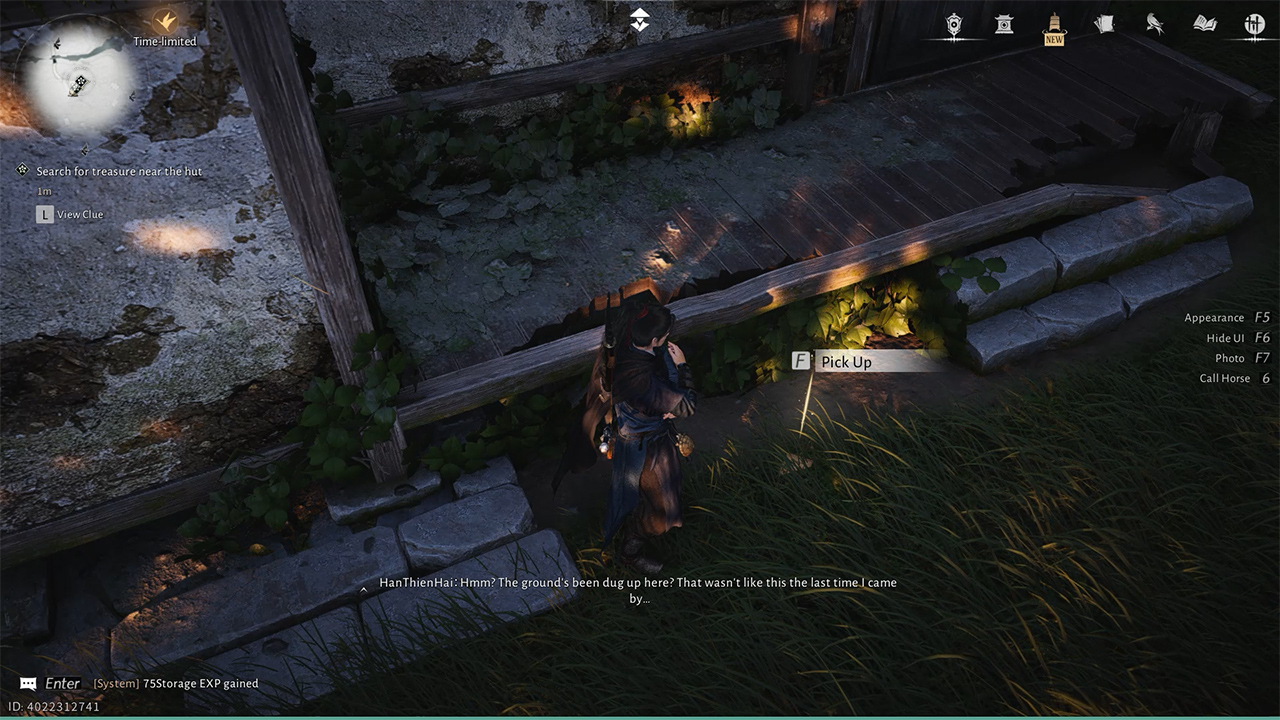Open the shrine building menu icon
This screenshot has width=1280, height=720.
click(1004, 24)
